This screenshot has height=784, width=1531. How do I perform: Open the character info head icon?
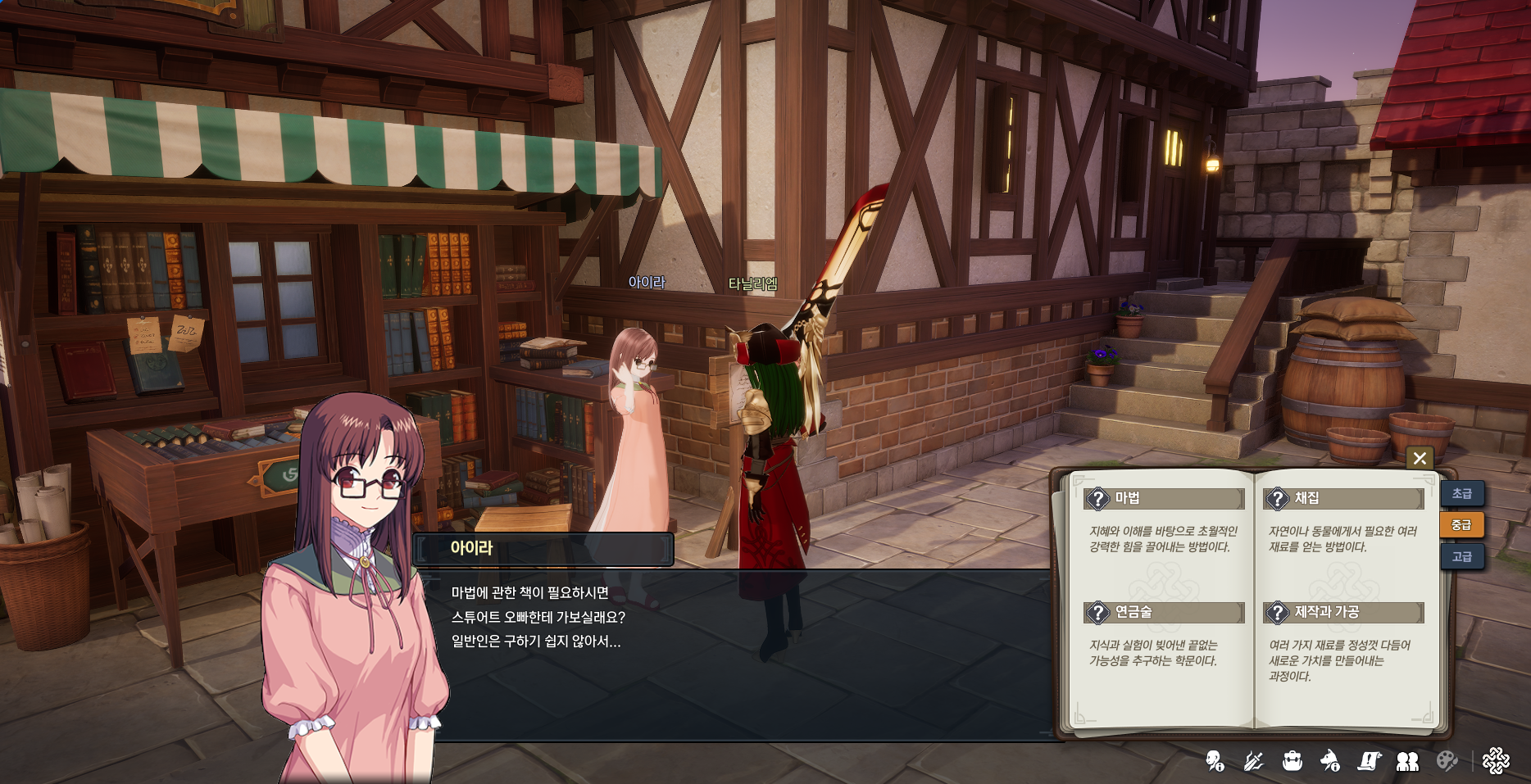pyautogui.click(x=1215, y=761)
